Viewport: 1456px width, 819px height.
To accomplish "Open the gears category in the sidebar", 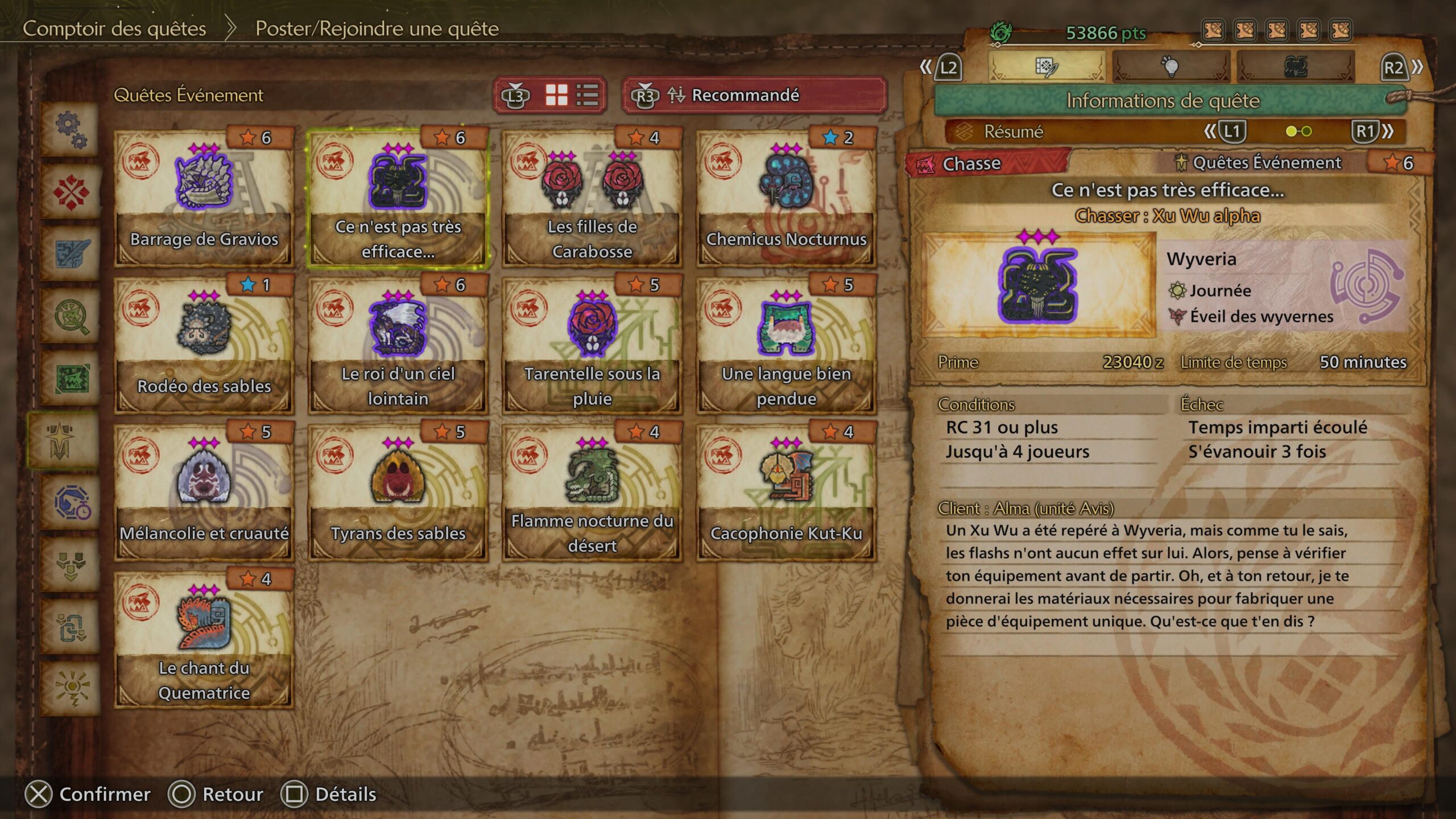I will coord(71,130).
